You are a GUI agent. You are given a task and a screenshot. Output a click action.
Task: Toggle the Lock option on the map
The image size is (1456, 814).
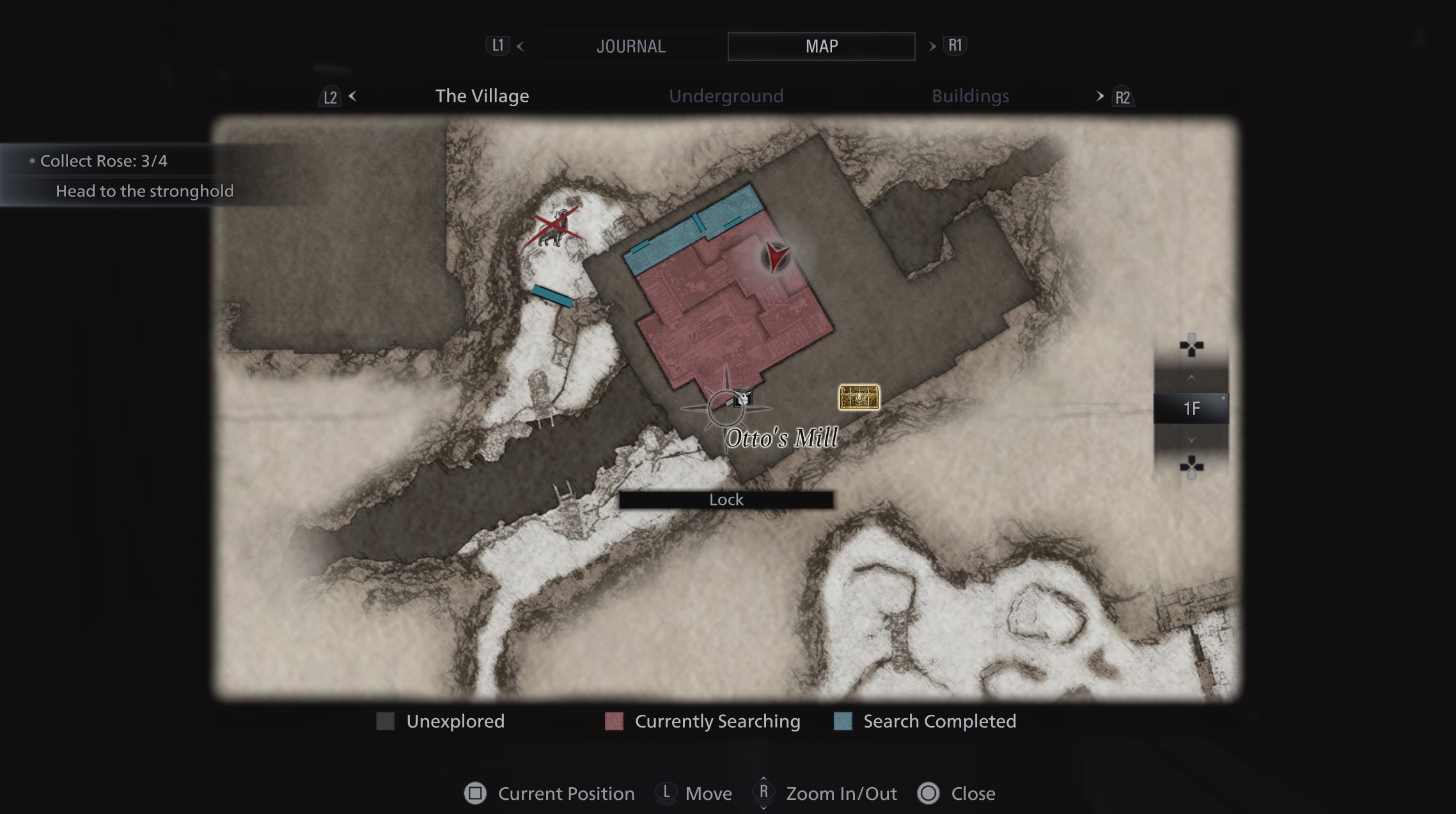click(726, 499)
